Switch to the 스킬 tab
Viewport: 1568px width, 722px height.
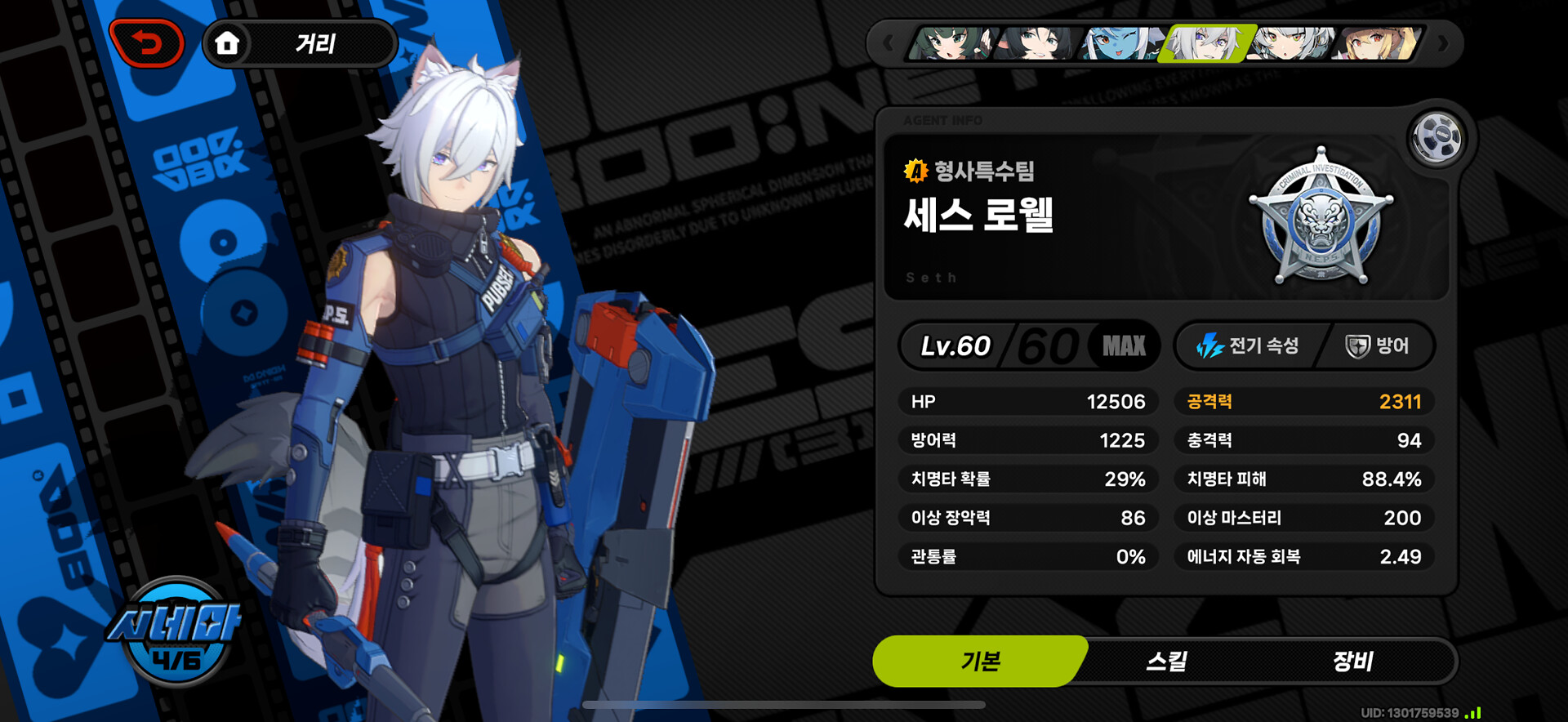pyautogui.click(x=1166, y=661)
